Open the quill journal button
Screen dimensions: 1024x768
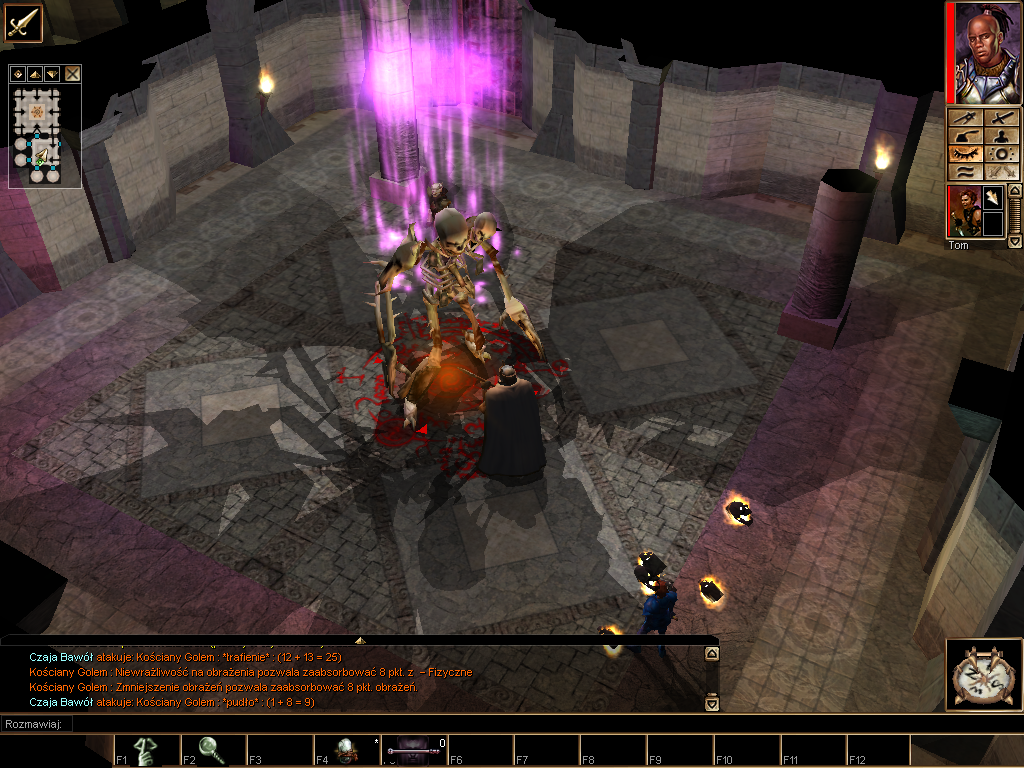966,136
